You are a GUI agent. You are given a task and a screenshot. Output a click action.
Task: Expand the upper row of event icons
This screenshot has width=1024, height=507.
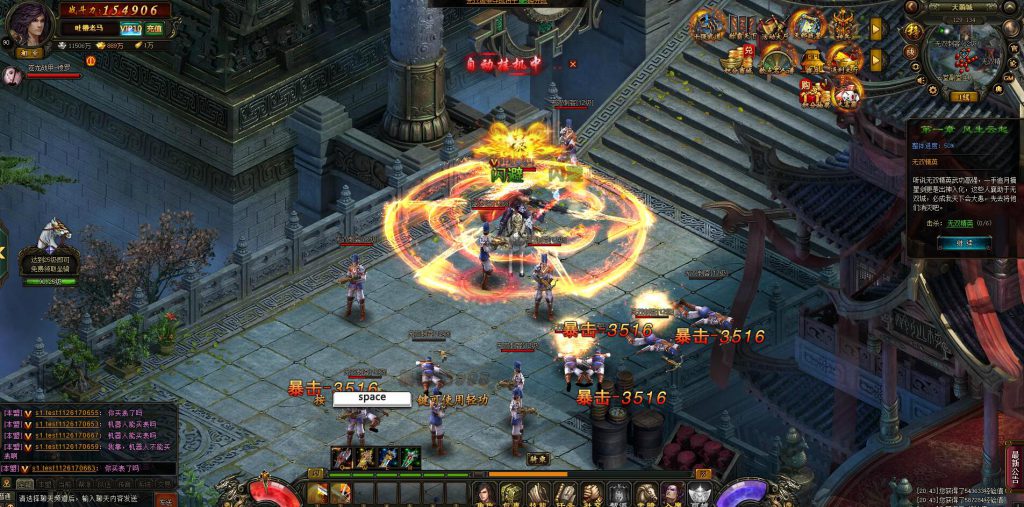tap(876, 28)
